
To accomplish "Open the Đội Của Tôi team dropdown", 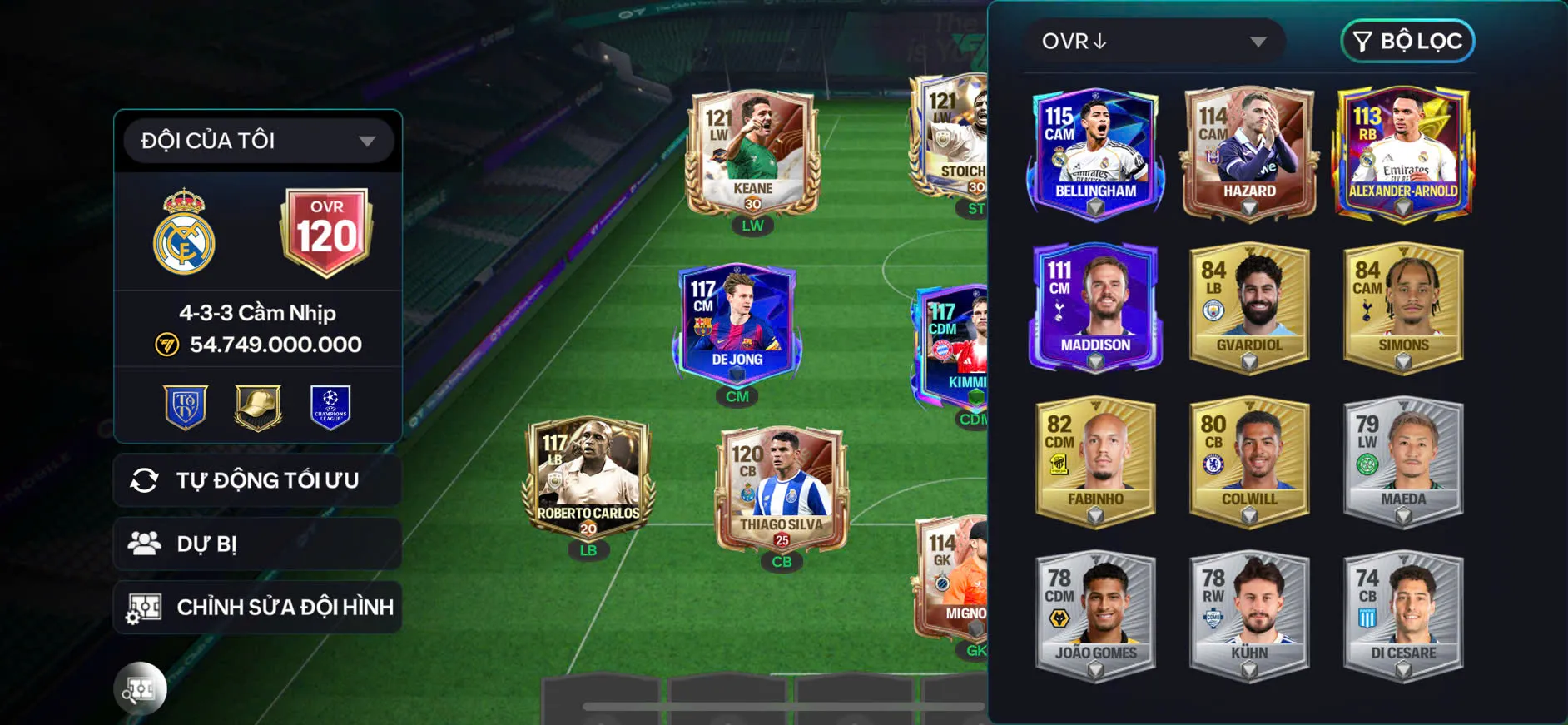I will coord(258,141).
